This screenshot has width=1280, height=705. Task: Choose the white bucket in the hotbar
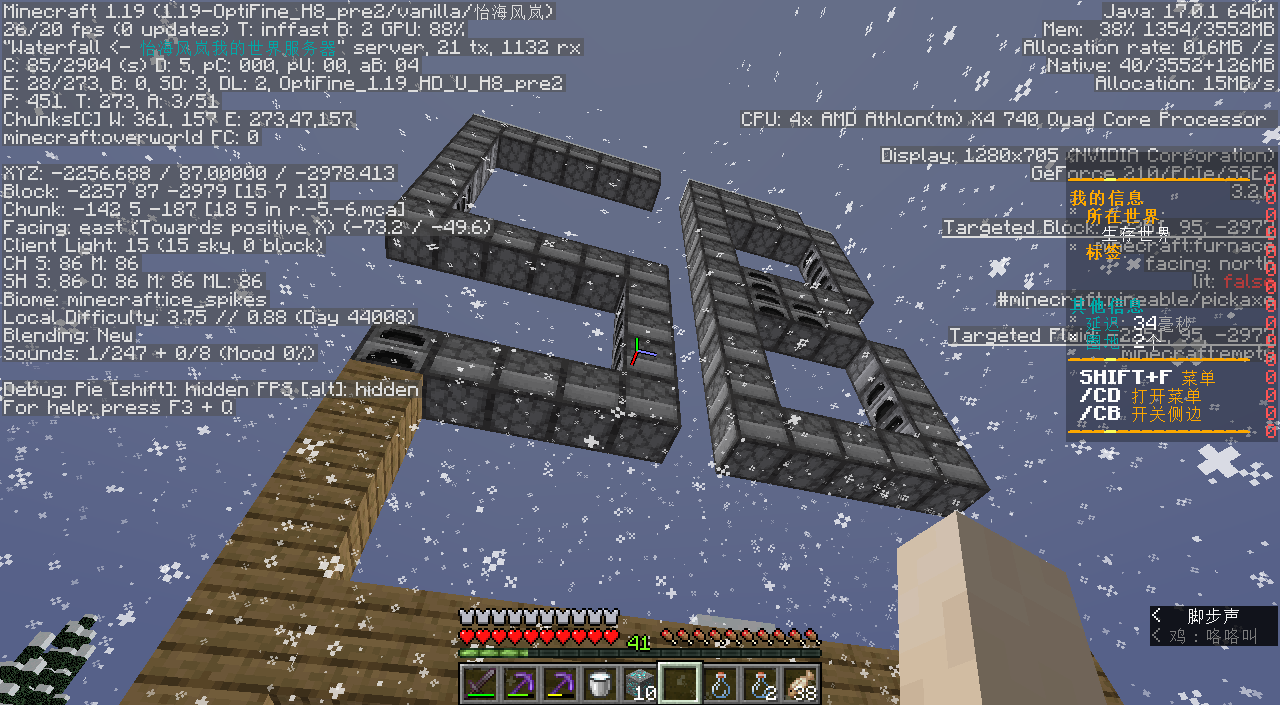[599, 684]
